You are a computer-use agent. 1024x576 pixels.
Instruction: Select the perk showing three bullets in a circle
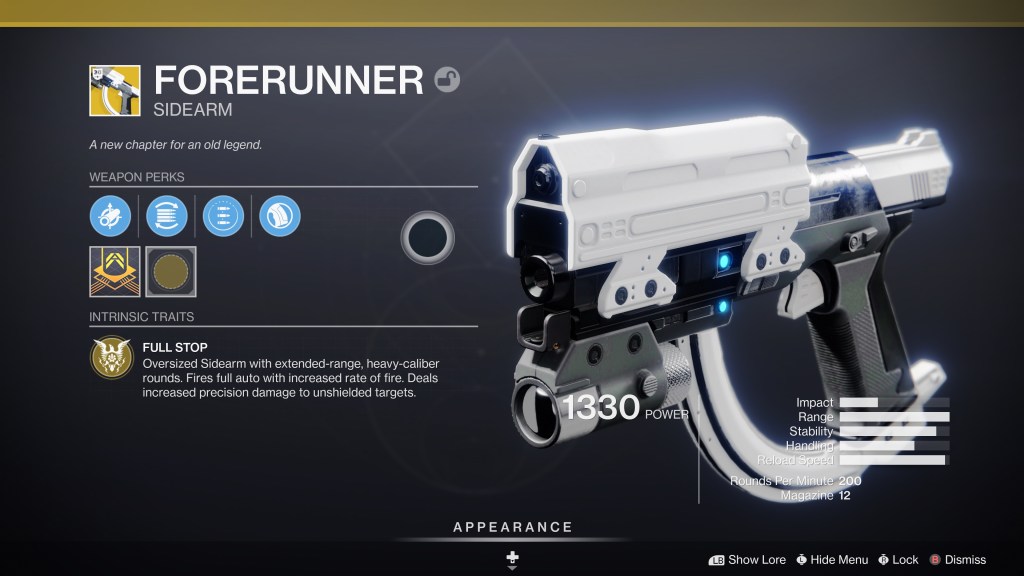tap(223, 215)
